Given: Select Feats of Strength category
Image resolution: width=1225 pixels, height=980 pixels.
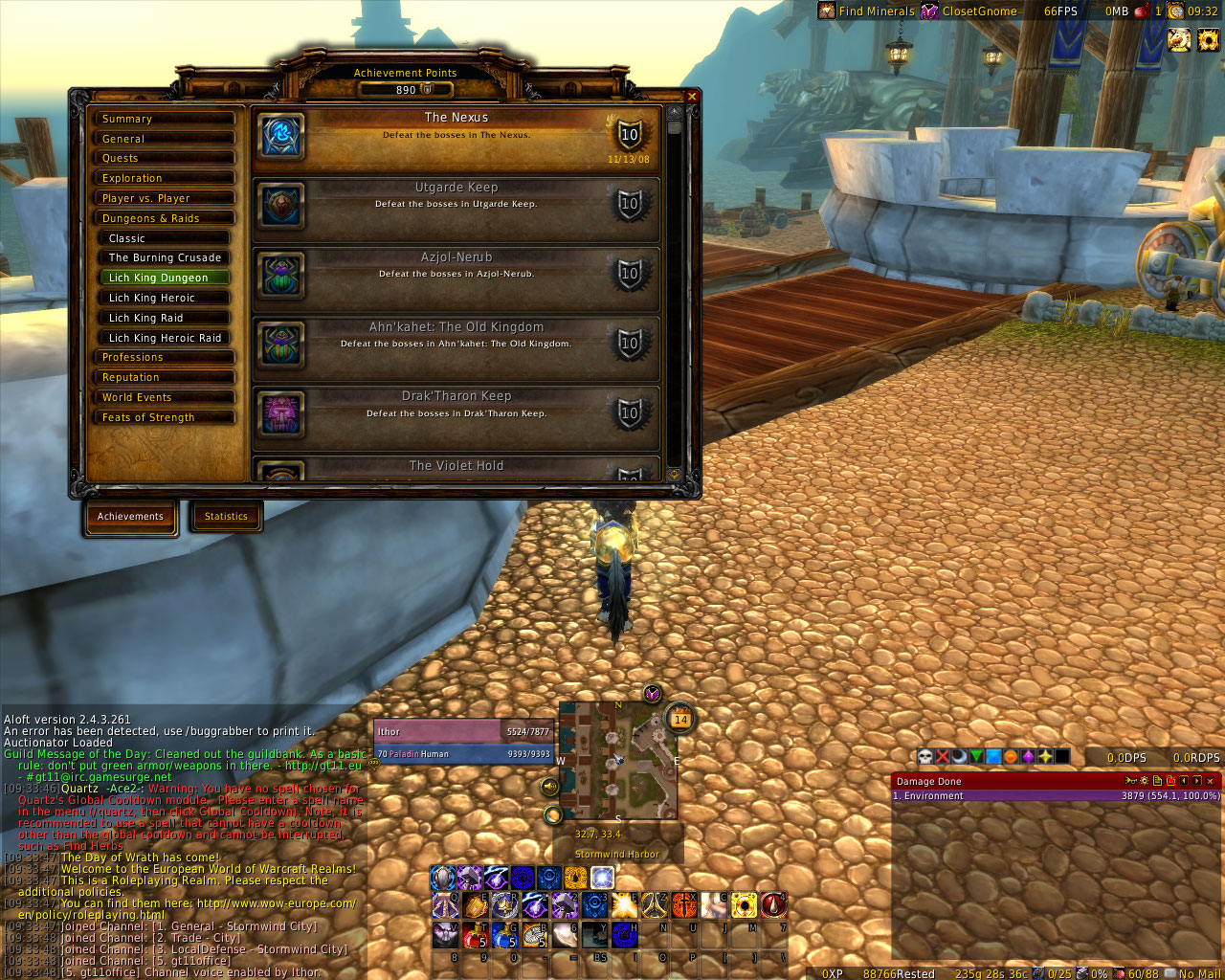Looking at the screenshot, I should point(164,418).
